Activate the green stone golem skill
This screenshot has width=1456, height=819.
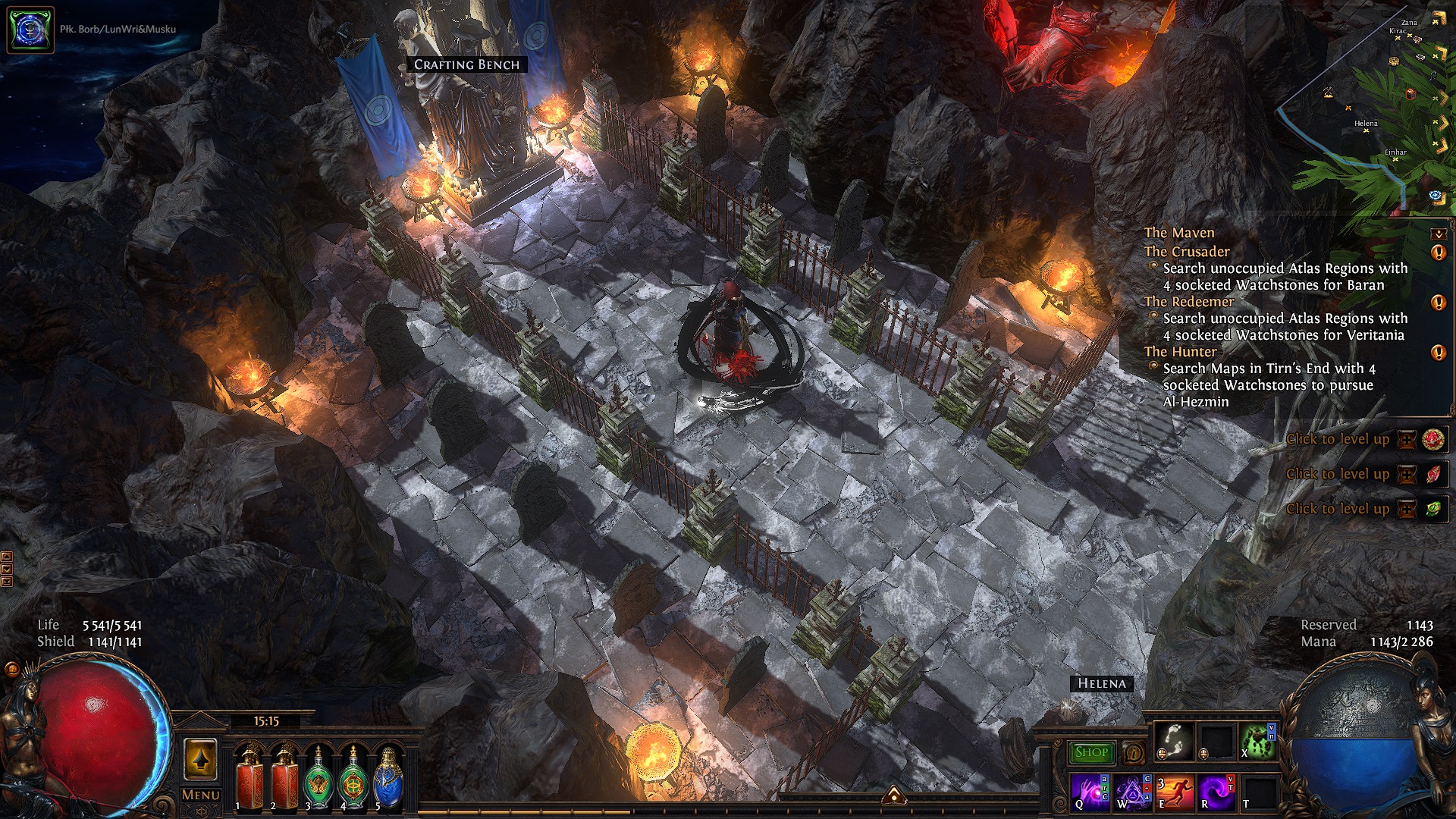click(x=1256, y=741)
